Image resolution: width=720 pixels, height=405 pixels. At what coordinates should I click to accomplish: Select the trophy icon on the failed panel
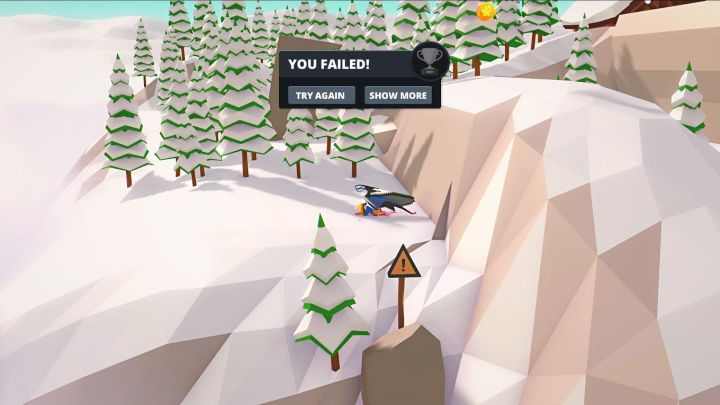[428, 61]
